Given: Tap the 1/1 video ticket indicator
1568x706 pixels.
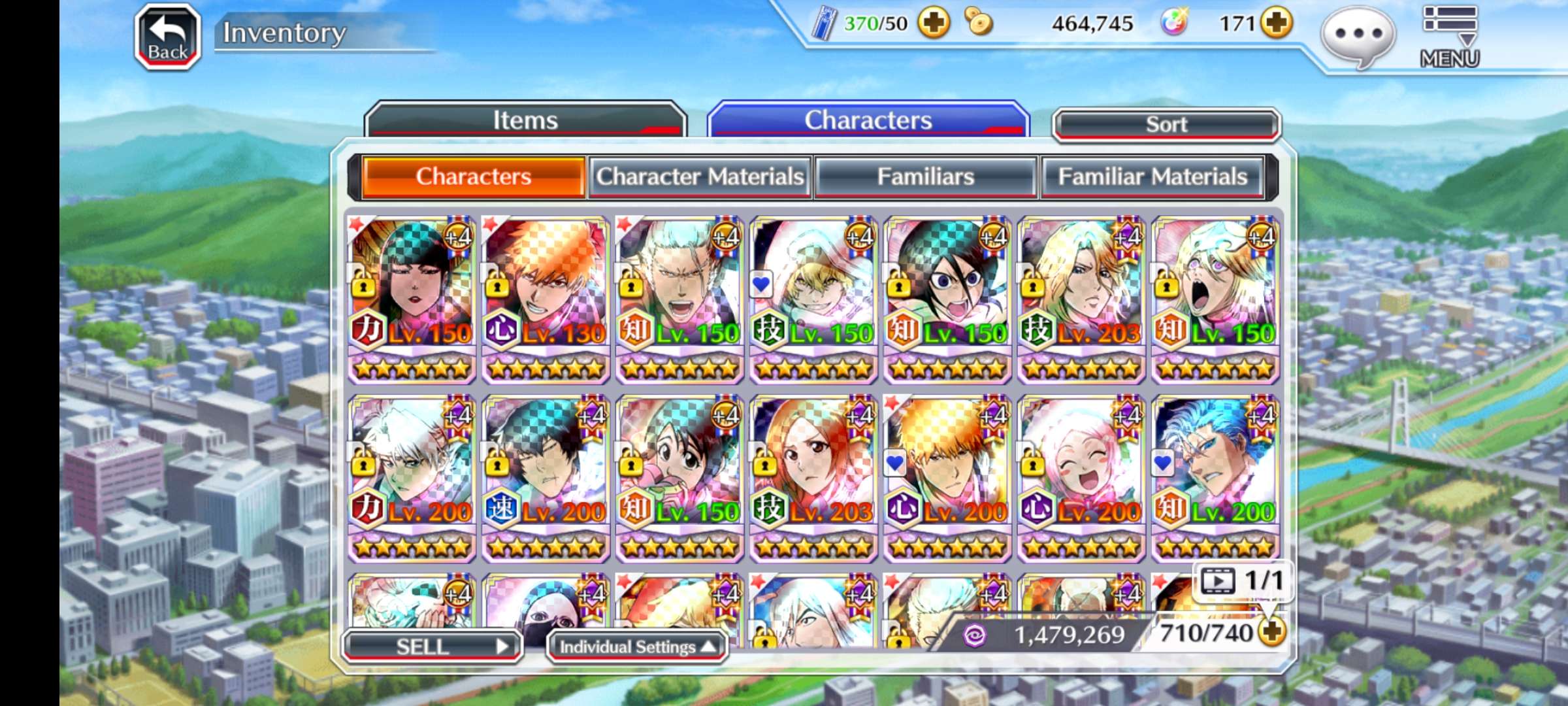Looking at the screenshot, I should 1243,580.
